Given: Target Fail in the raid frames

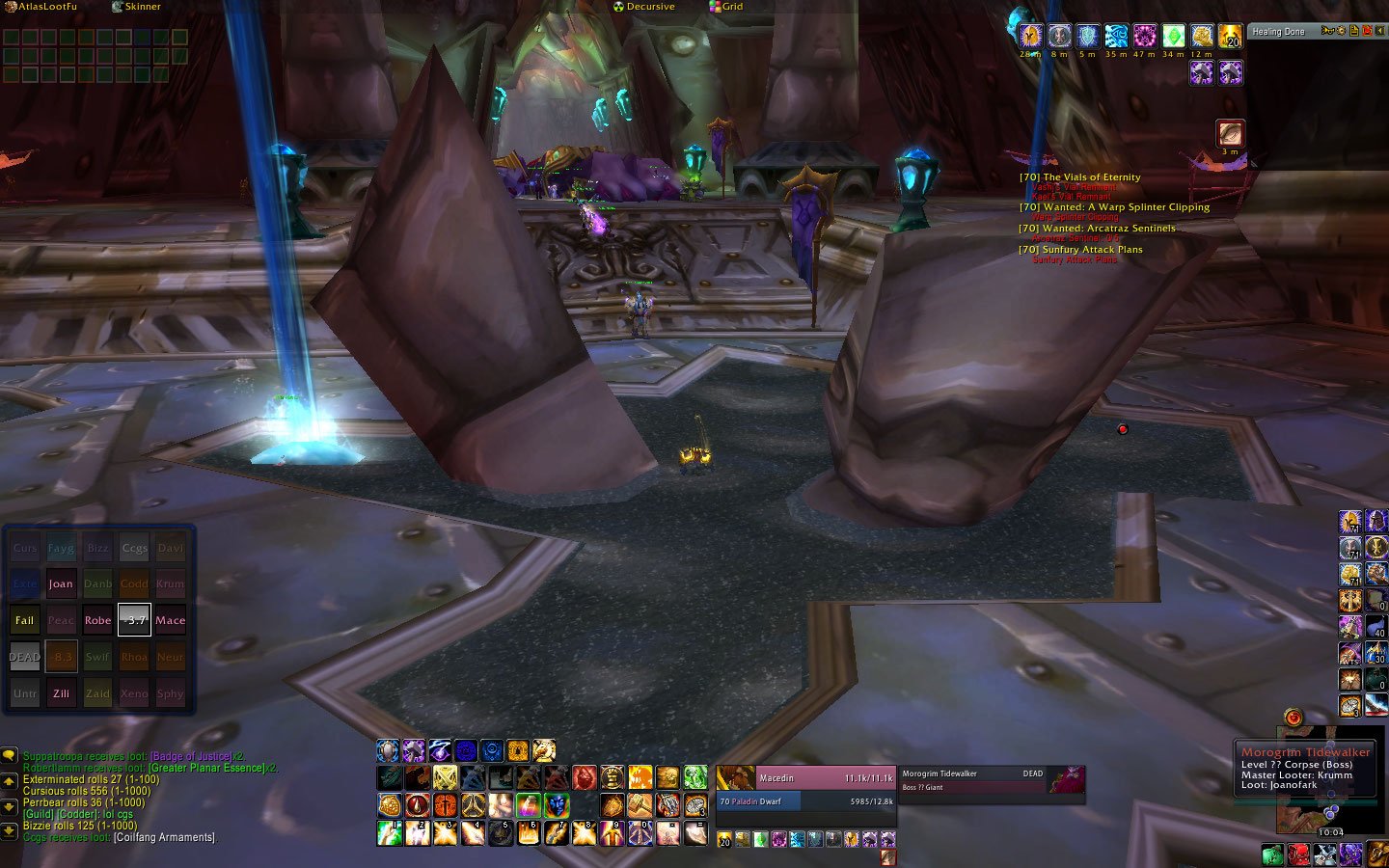Looking at the screenshot, I should [24, 620].
